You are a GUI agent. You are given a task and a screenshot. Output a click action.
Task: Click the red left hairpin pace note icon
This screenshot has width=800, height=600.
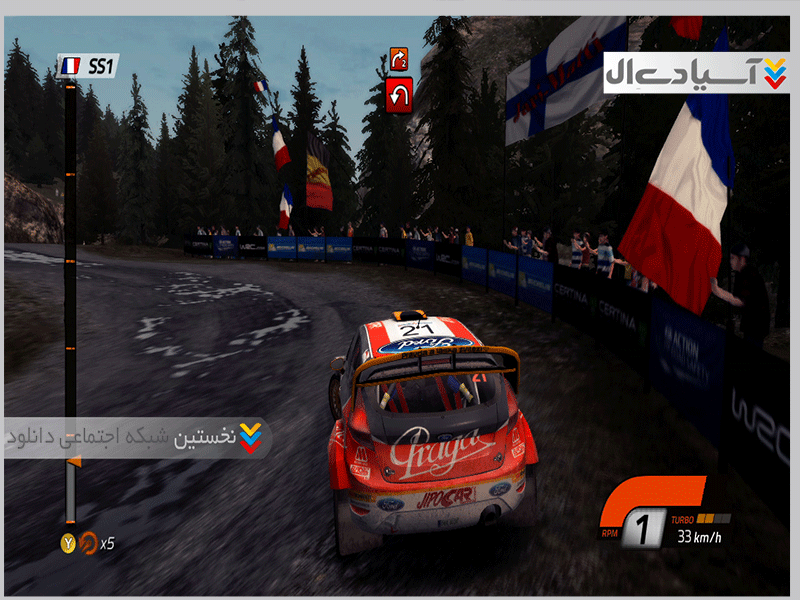[399, 96]
